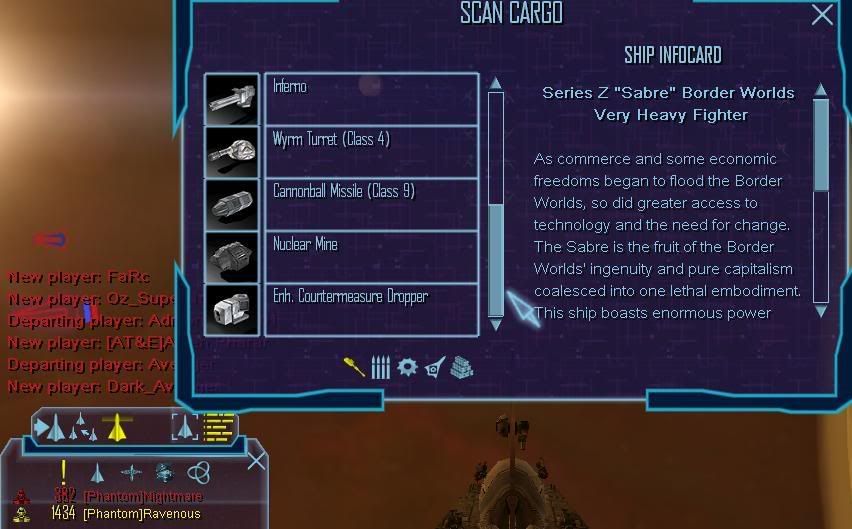The image size is (852, 529).
Task: Close the contact list panel
Action: tap(257, 460)
